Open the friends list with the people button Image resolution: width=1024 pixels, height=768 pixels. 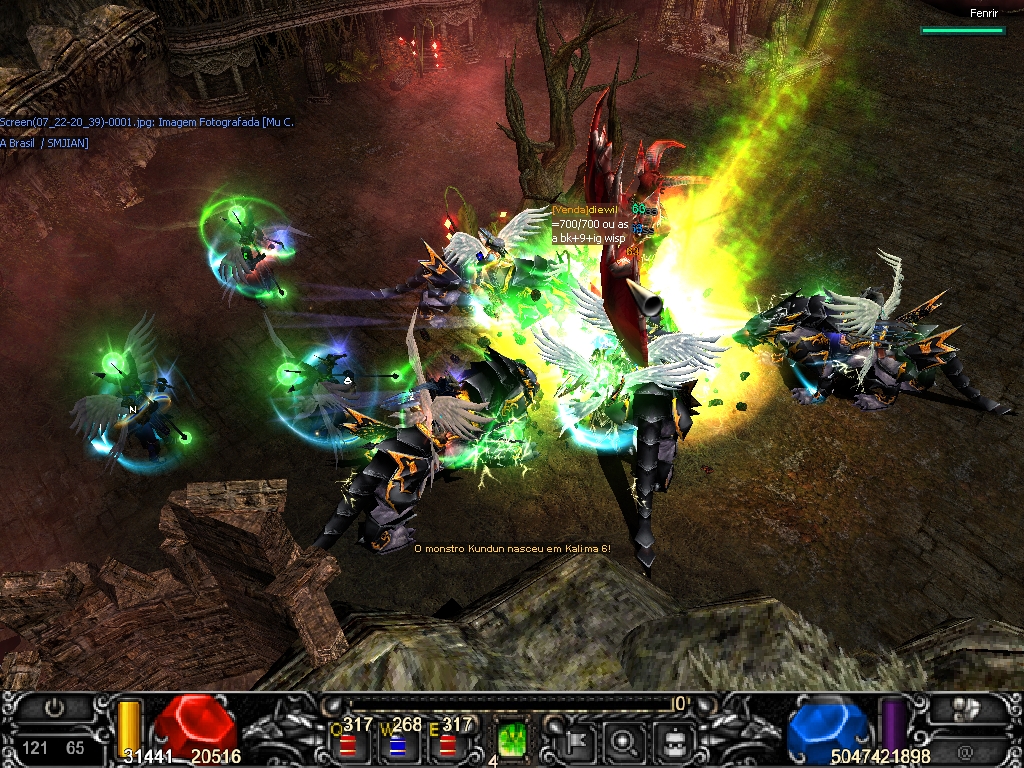click(967, 709)
